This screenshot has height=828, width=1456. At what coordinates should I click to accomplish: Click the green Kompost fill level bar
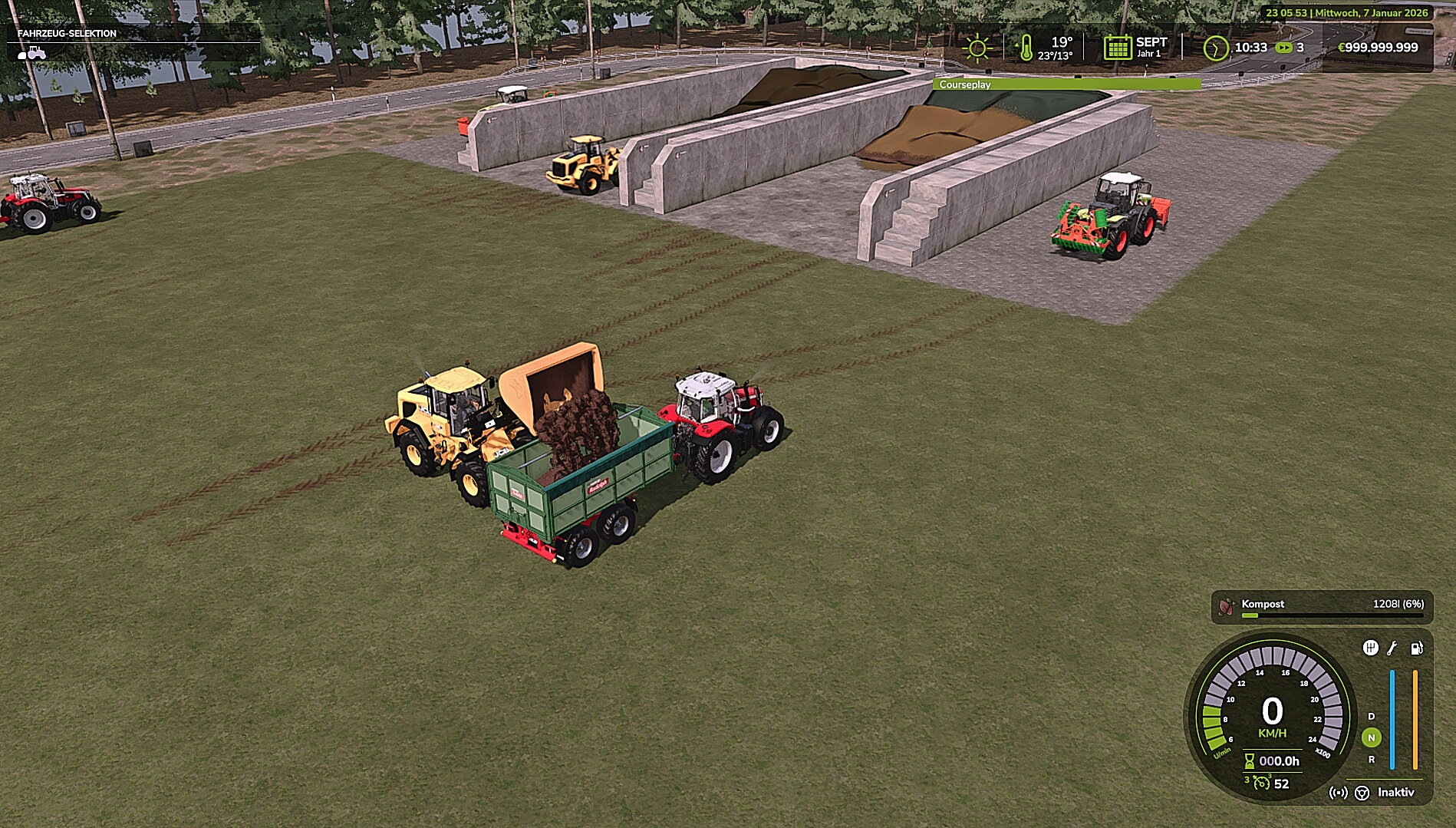pos(1250,615)
